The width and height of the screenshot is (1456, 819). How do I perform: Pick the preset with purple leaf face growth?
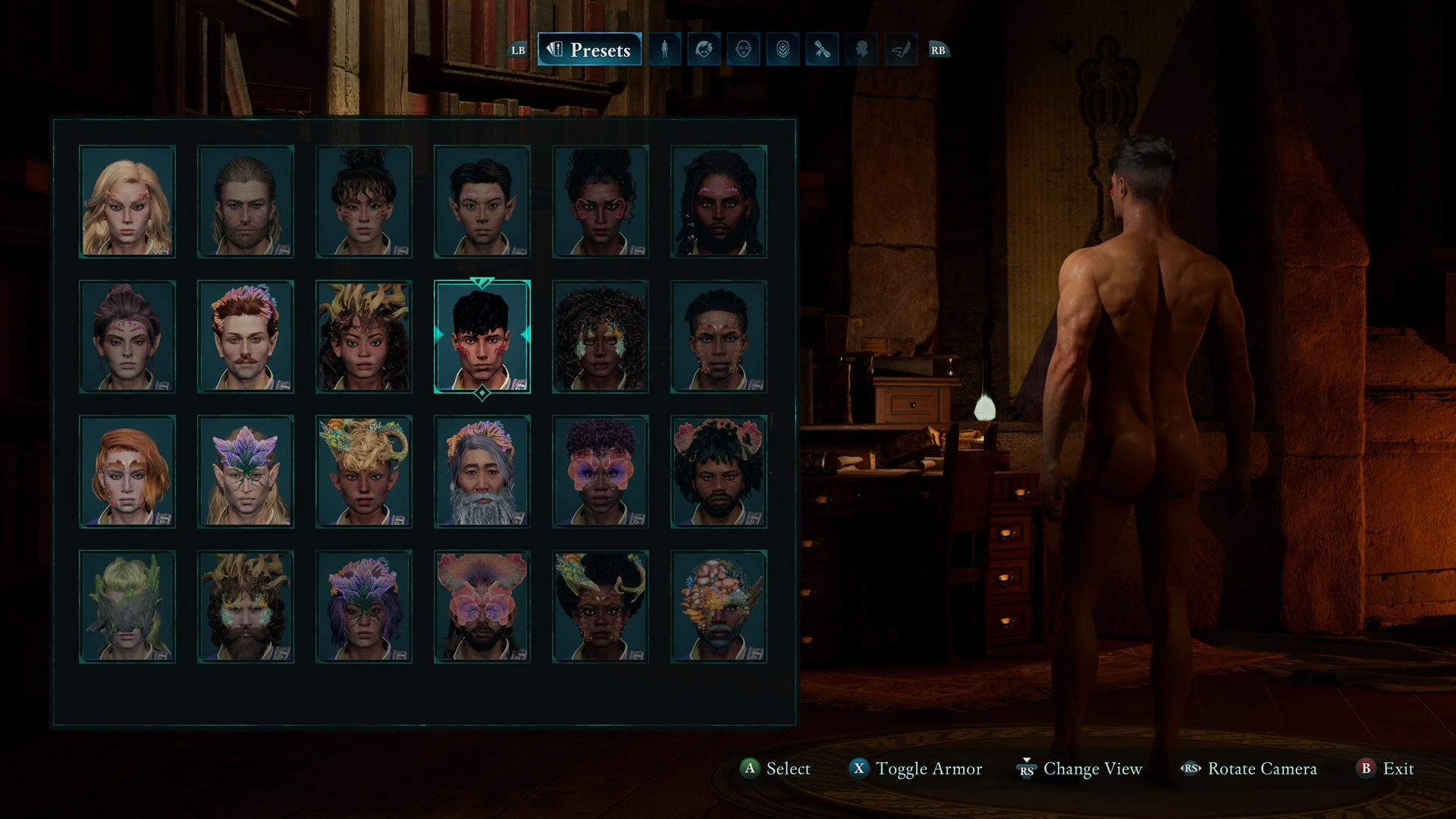click(x=246, y=472)
